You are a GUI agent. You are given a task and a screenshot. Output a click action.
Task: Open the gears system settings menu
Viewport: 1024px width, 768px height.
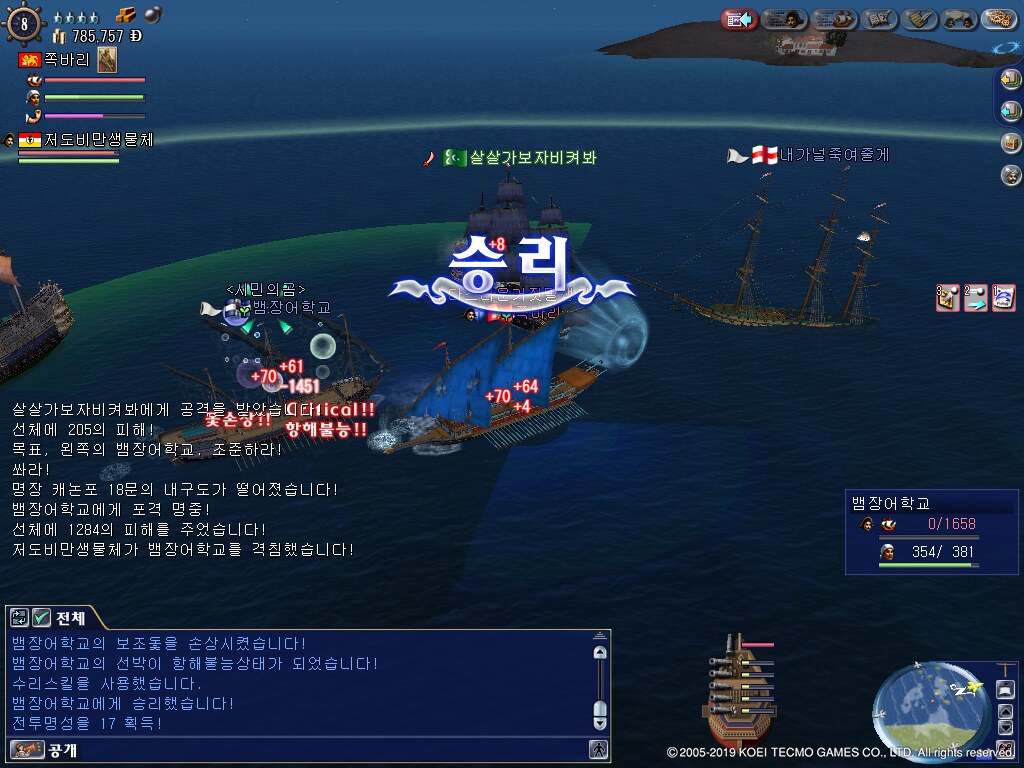[999, 19]
